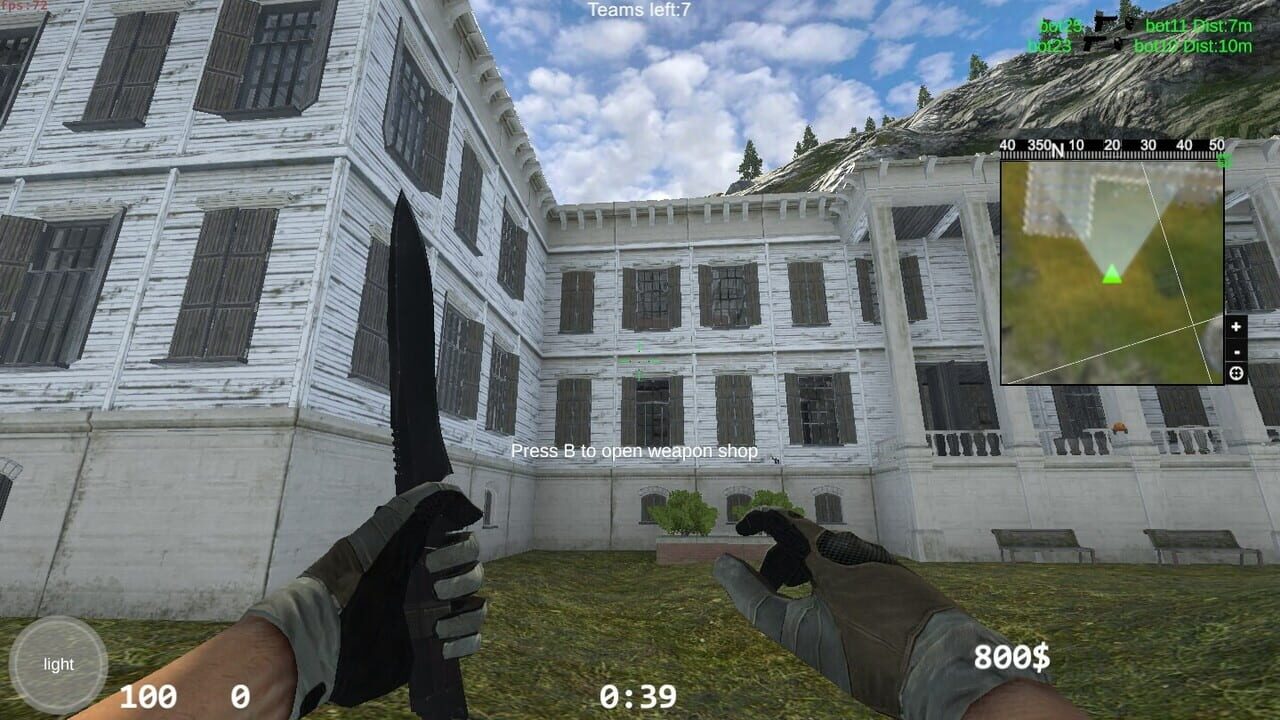Toggle the light button on
1280x720 pixels.
click(60, 663)
